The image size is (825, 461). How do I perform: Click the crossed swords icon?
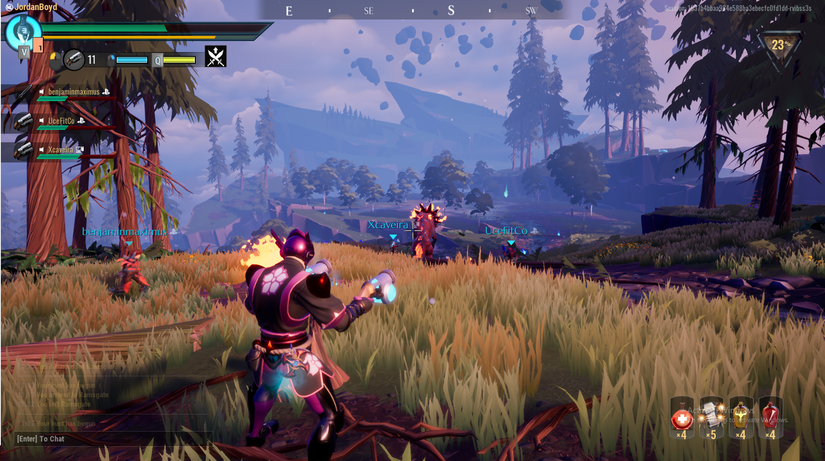pos(215,57)
